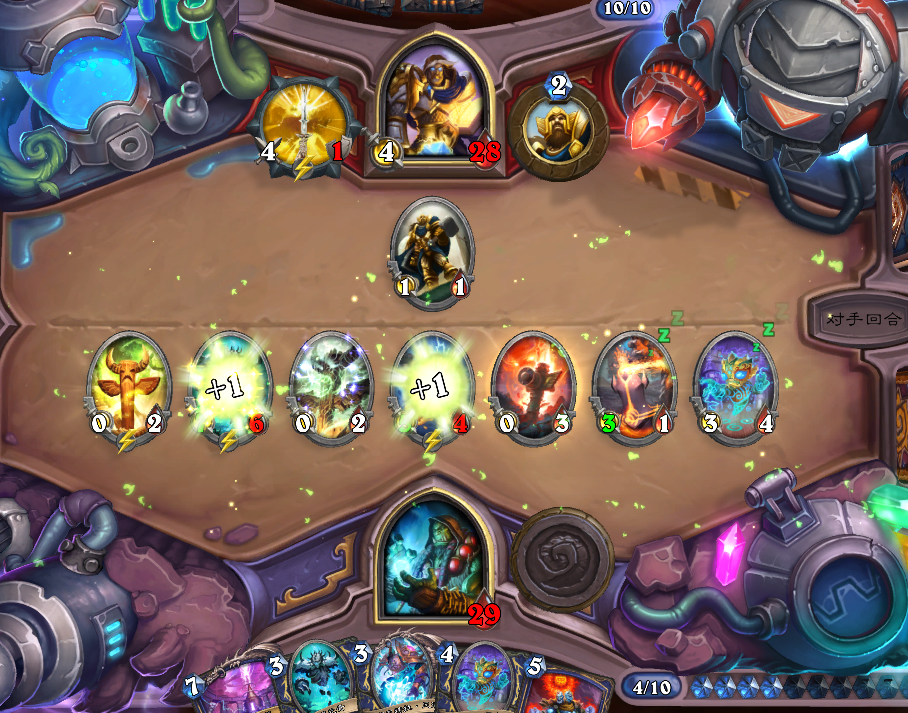This screenshot has height=713, width=908.
Task: Select the 3-cost lightning caster card
Action: [x=398, y=680]
